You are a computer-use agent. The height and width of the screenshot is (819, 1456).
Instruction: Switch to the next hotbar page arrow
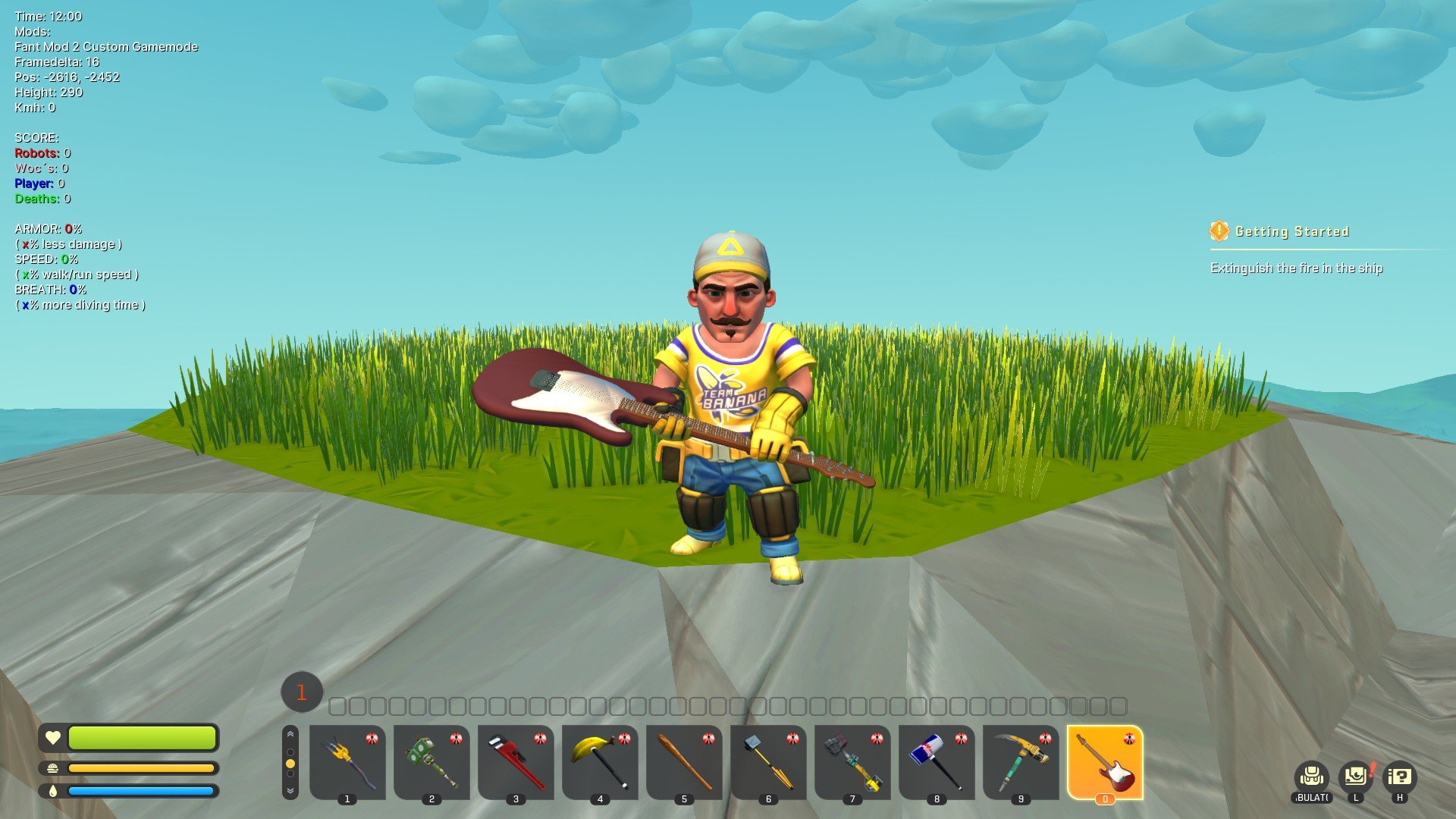290,790
